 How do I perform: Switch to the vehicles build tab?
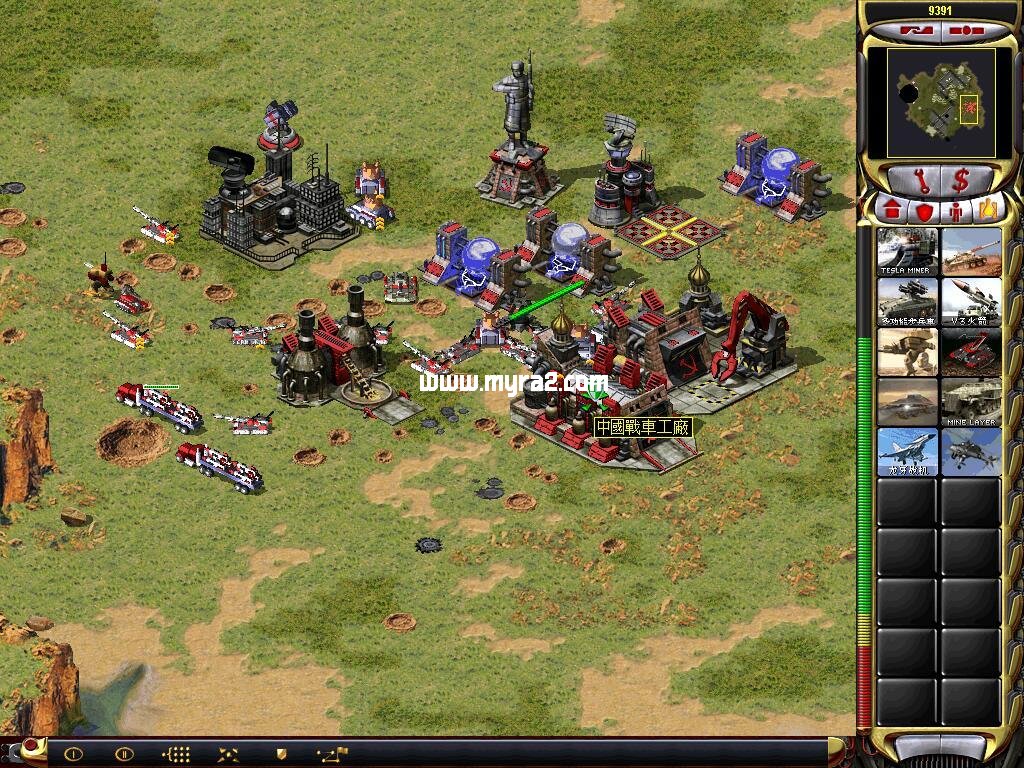coord(988,211)
